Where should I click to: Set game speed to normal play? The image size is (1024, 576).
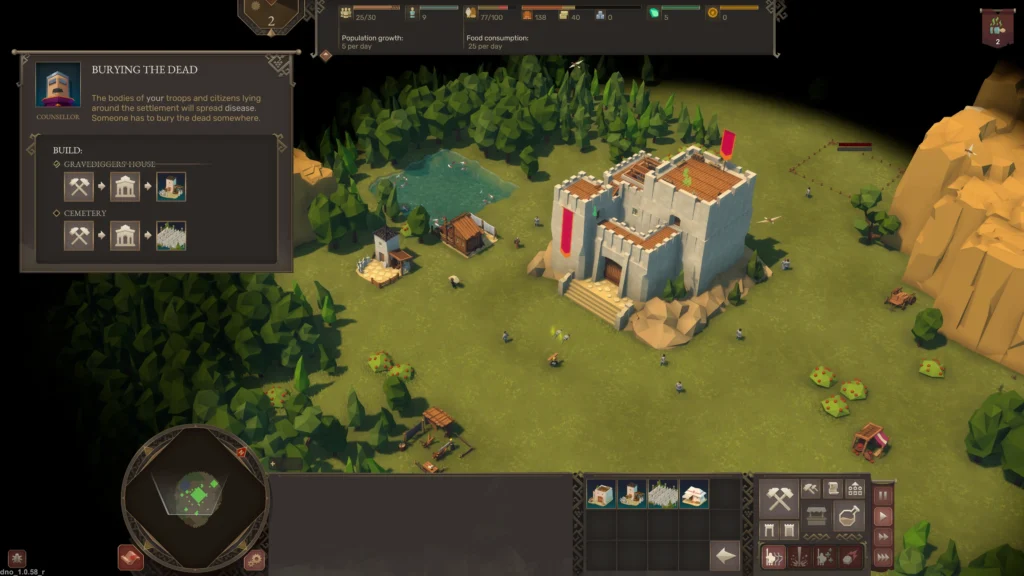[883, 517]
